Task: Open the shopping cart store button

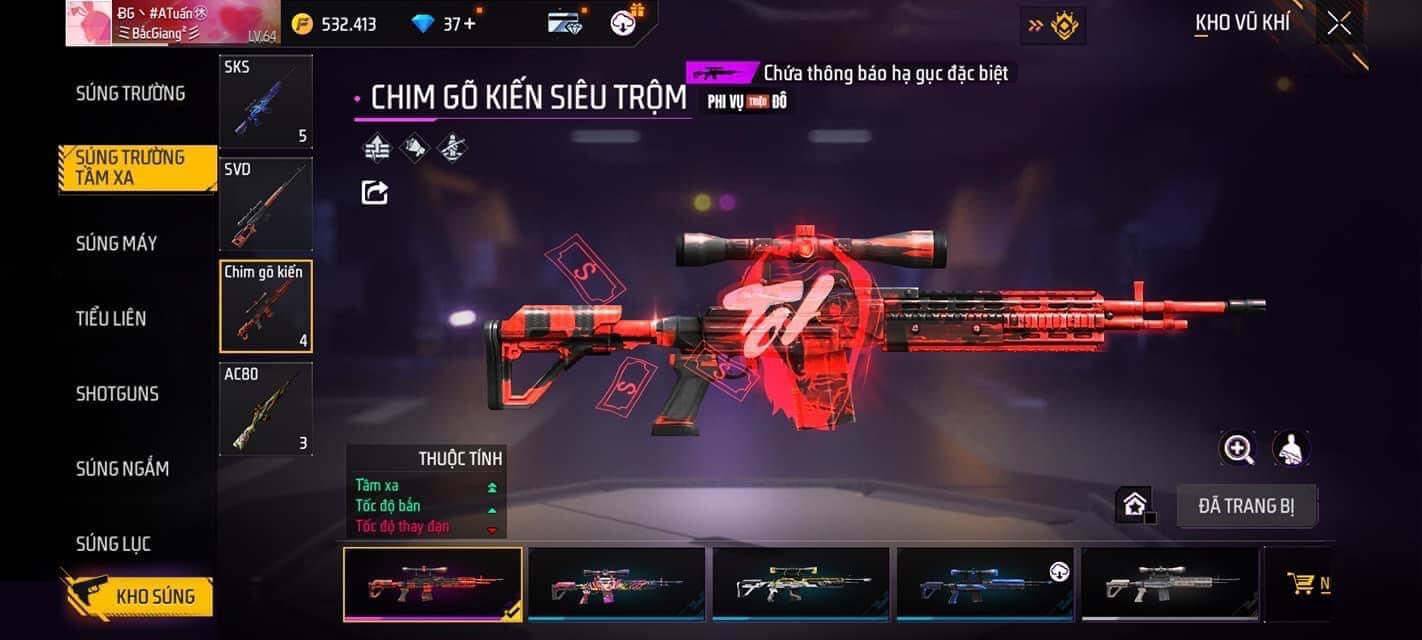Action: click(1302, 584)
